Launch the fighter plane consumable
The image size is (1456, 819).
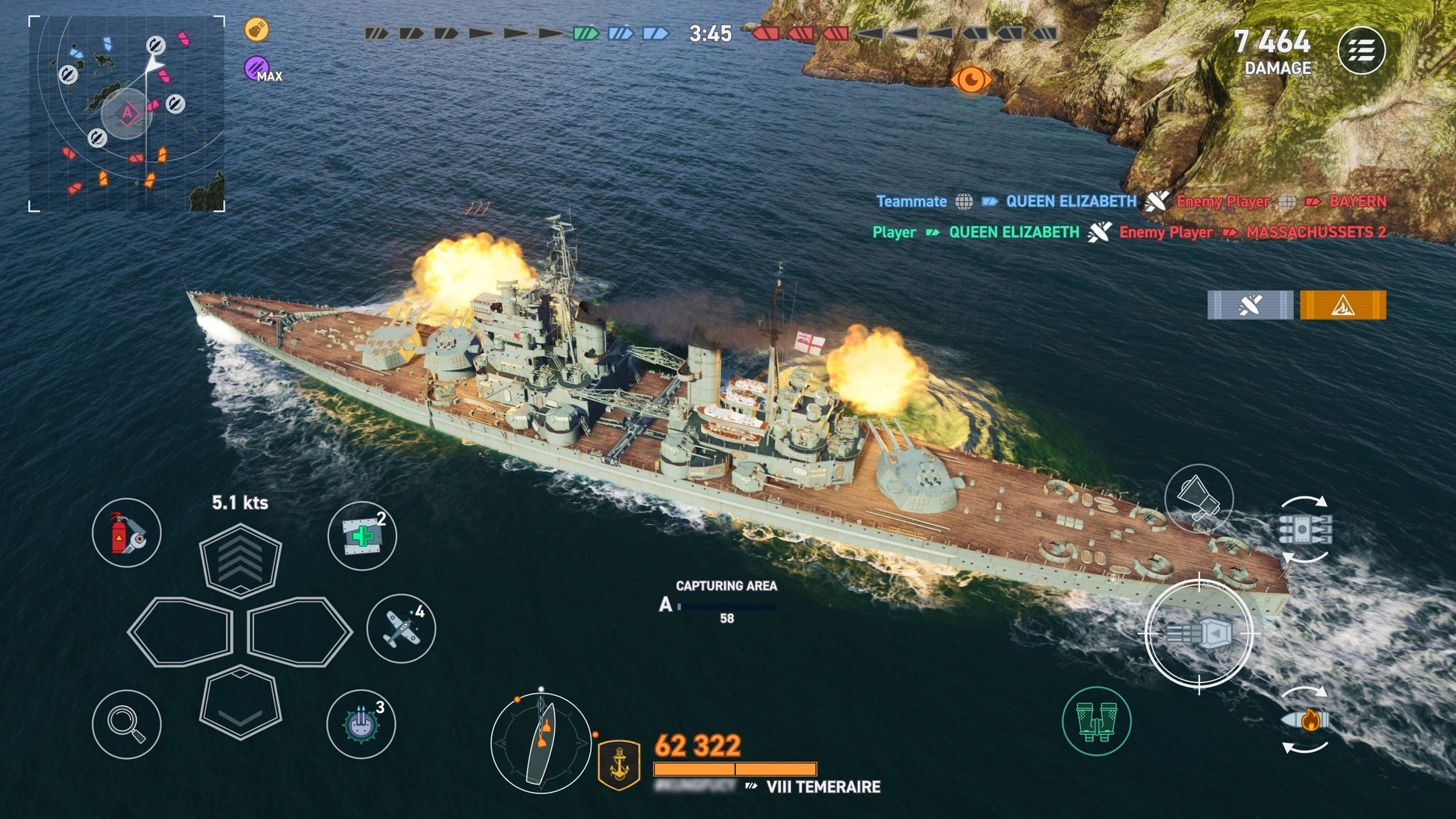point(401,629)
